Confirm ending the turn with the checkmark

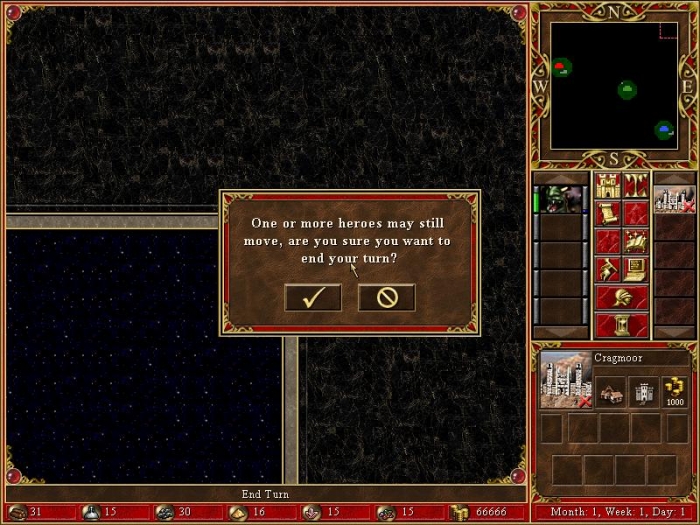[x=312, y=297]
